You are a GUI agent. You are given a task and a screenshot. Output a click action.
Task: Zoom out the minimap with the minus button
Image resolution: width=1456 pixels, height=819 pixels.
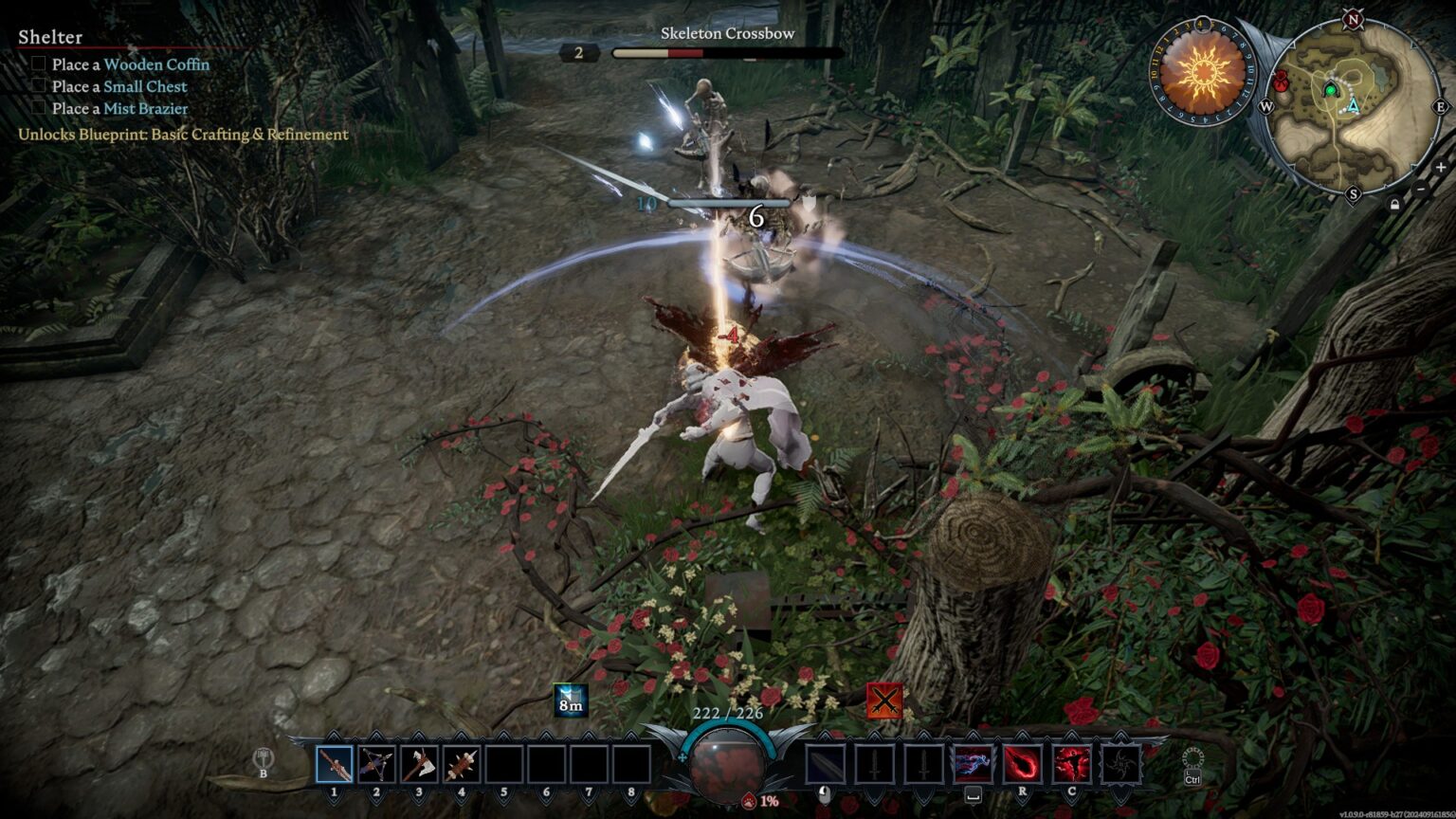[1420, 190]
